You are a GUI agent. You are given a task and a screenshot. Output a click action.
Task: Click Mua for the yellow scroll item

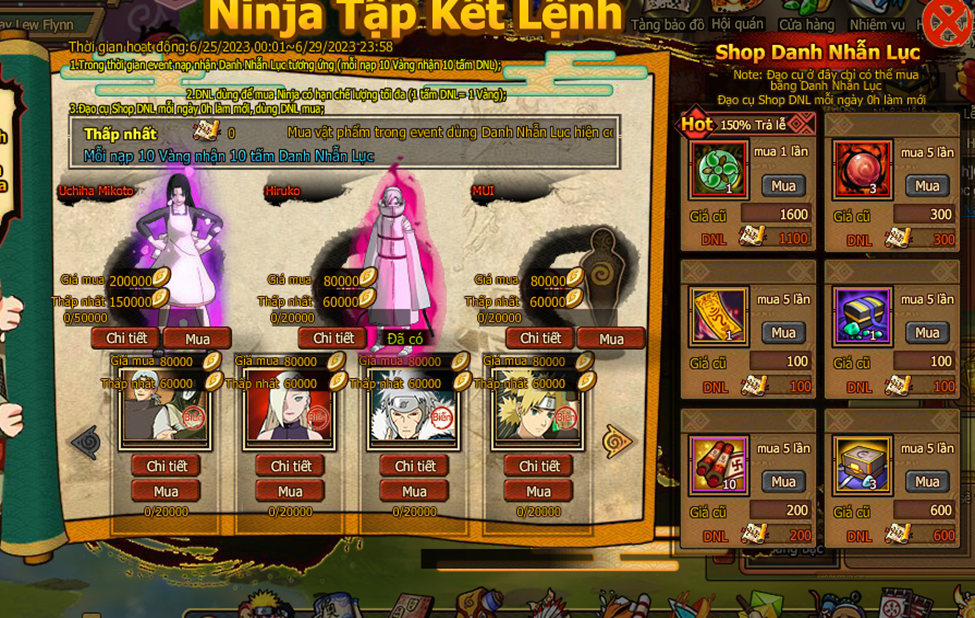(783, 332)
